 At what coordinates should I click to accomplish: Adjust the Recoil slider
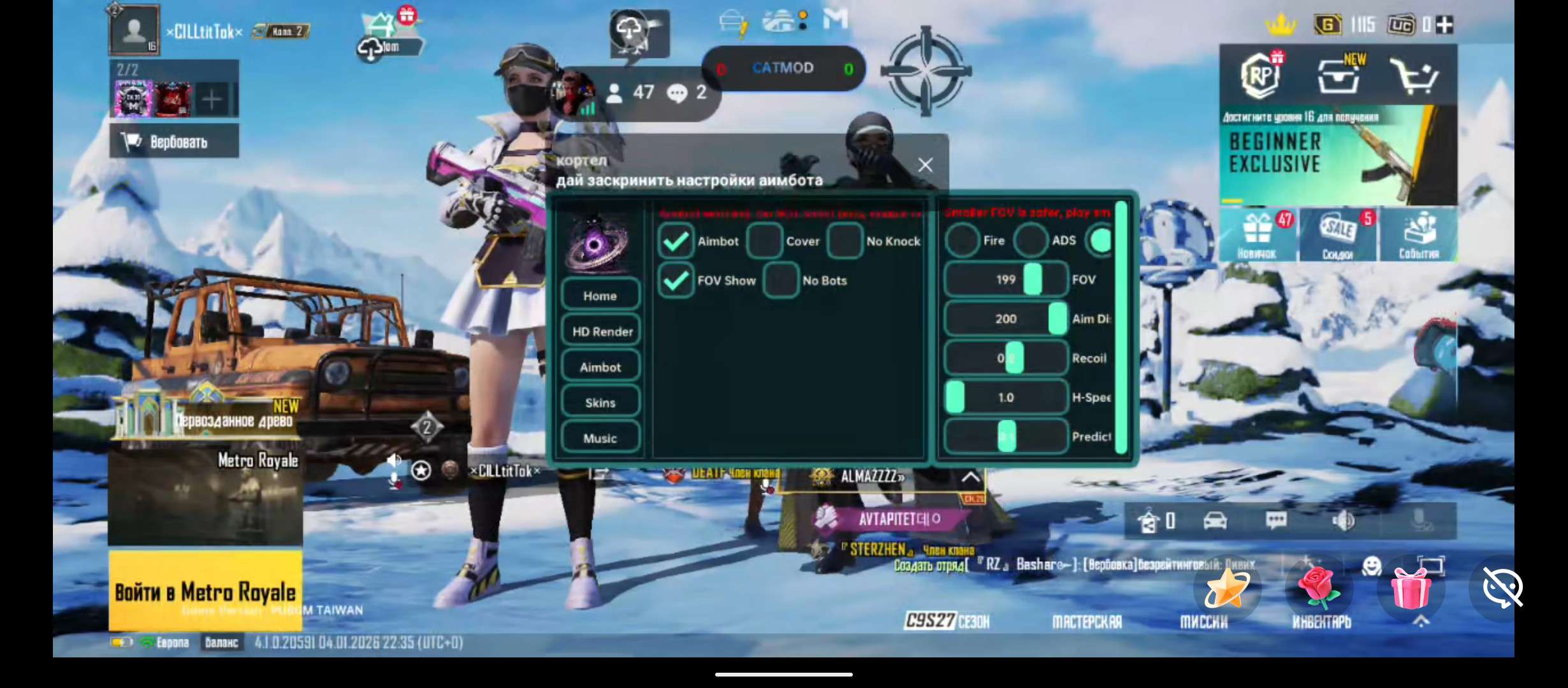(x=1014, y=358)
